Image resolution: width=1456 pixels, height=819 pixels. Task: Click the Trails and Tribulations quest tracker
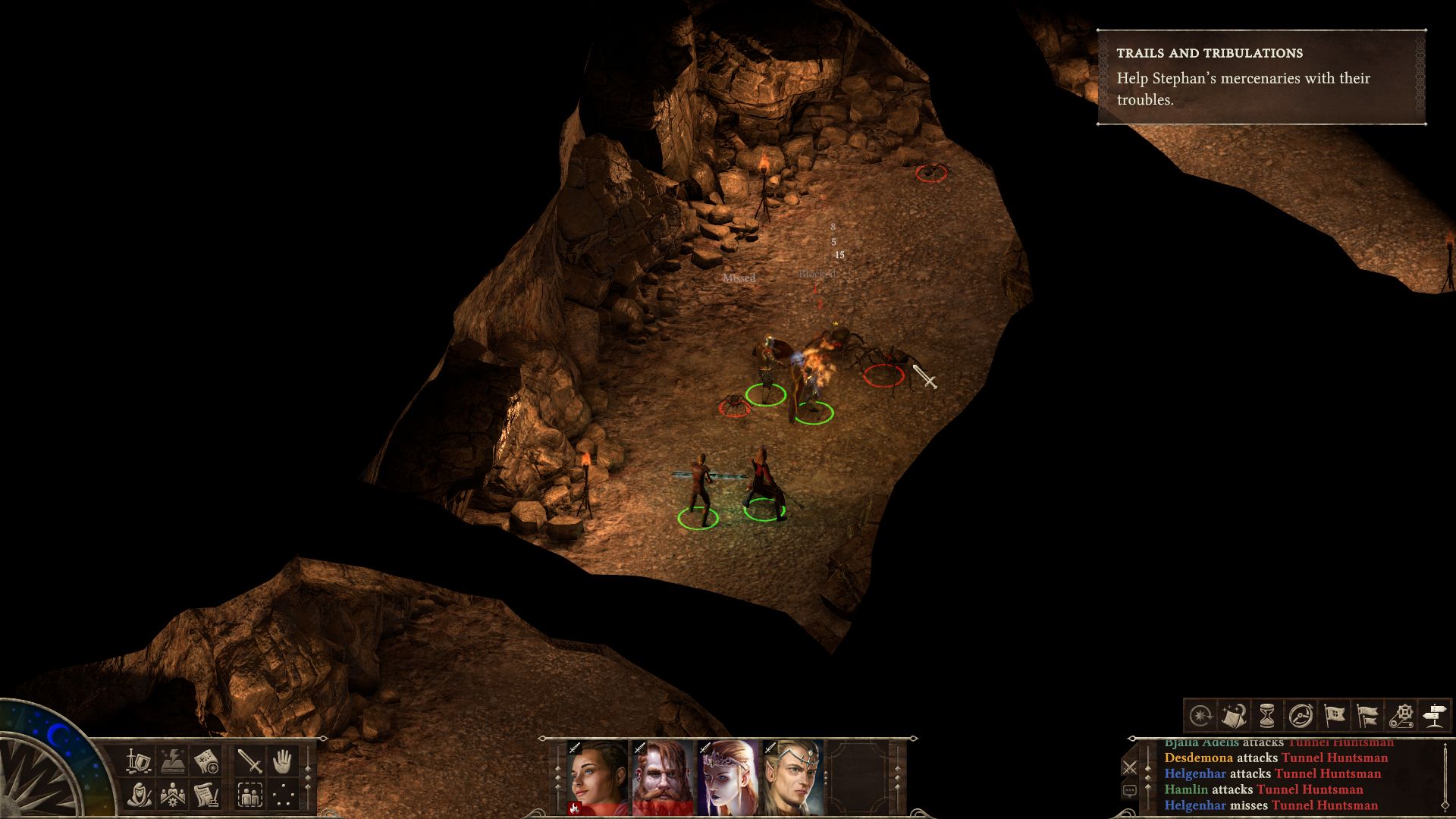1262,77
